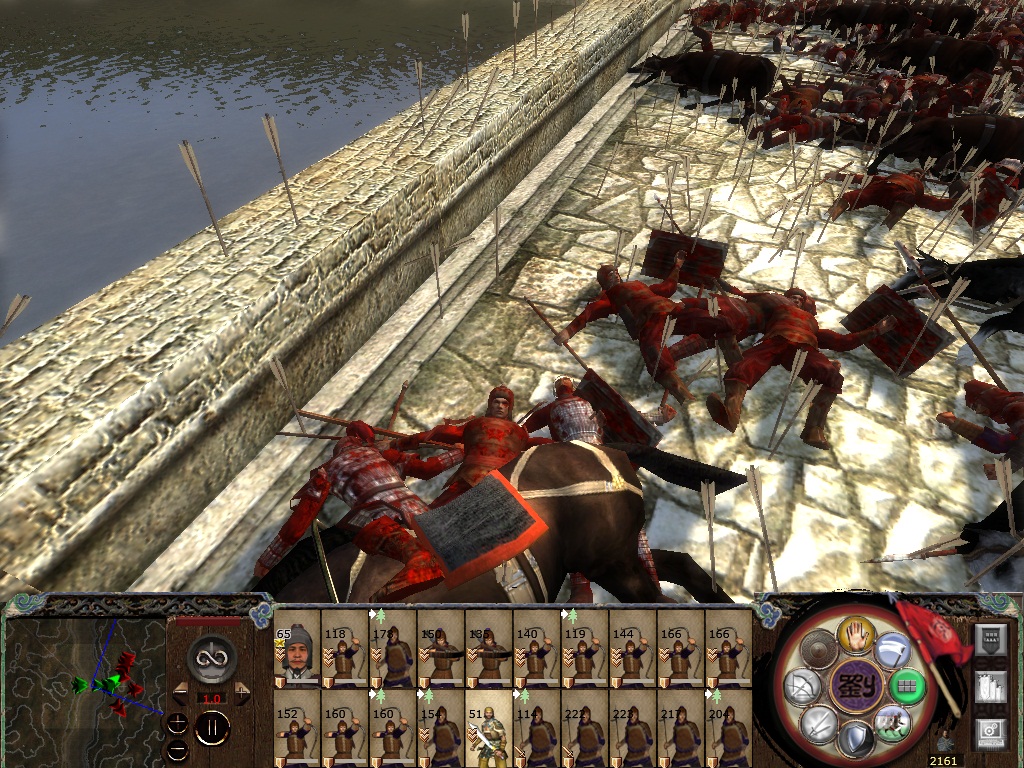The width and height of the screenshot is (1024, 768).
Task: Decrease battle speed with the minus arrow
Action: [180, 693]
